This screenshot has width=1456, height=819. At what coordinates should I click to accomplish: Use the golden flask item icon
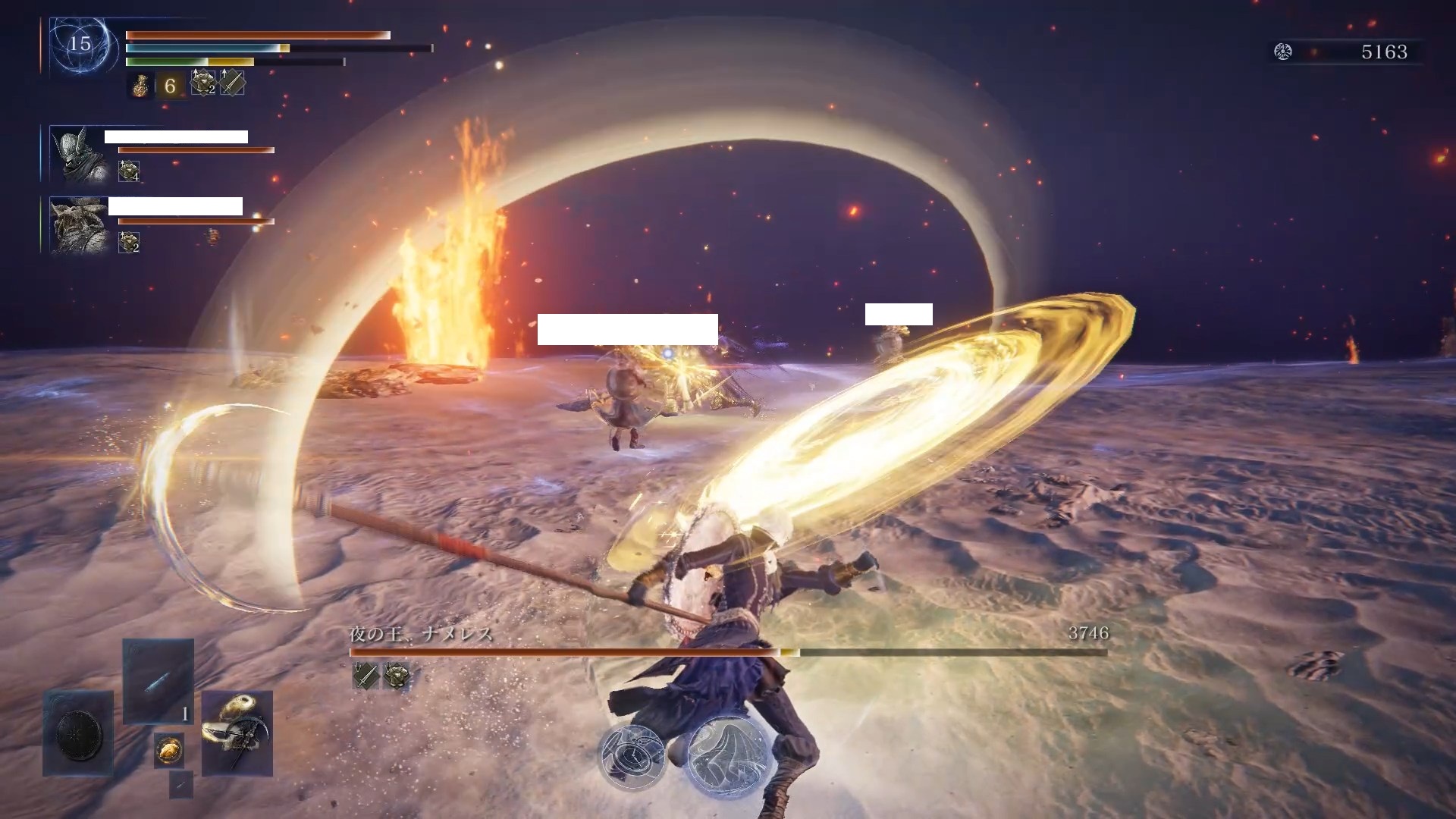140,85
